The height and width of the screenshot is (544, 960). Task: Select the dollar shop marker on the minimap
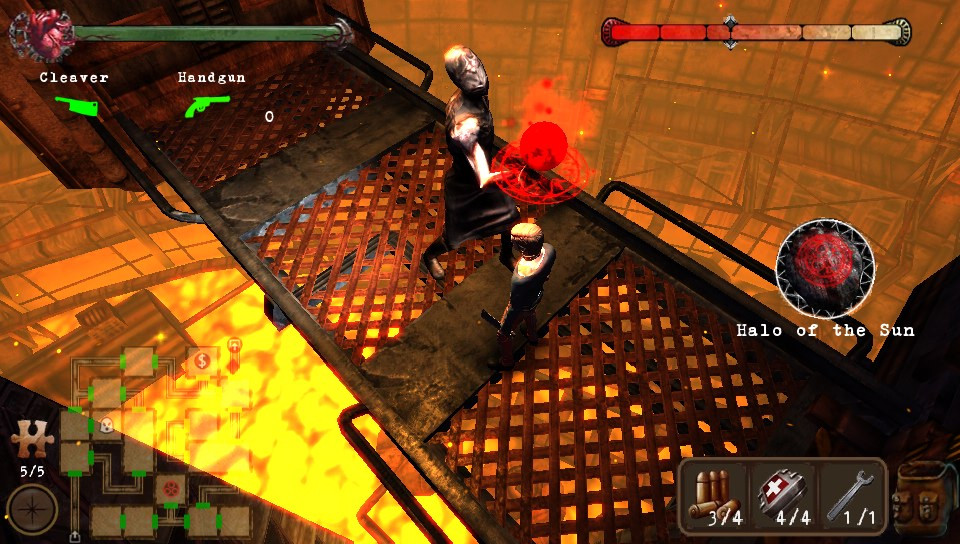click(201, 360)
